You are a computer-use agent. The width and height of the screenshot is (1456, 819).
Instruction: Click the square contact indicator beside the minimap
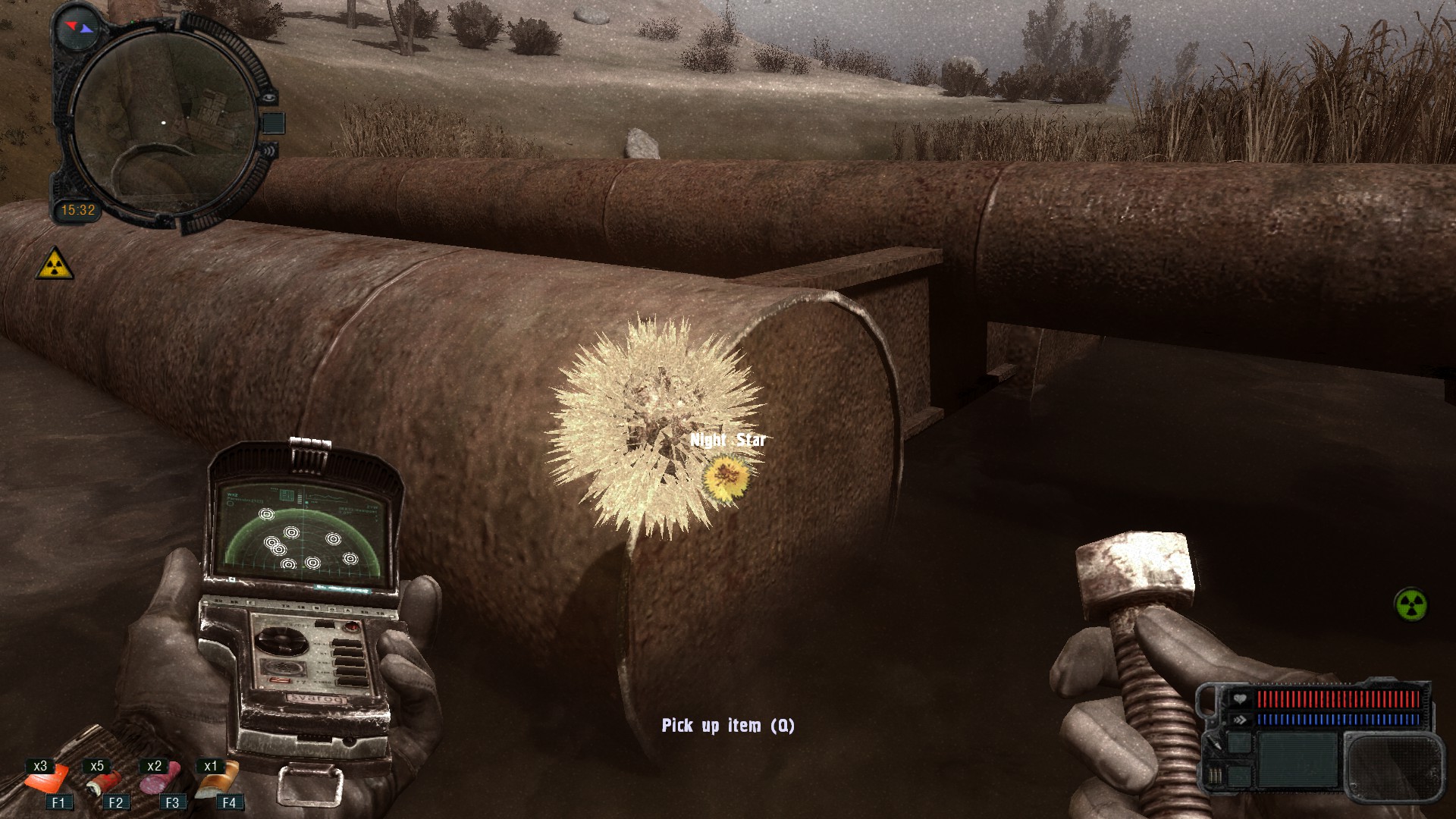(274, 123)
